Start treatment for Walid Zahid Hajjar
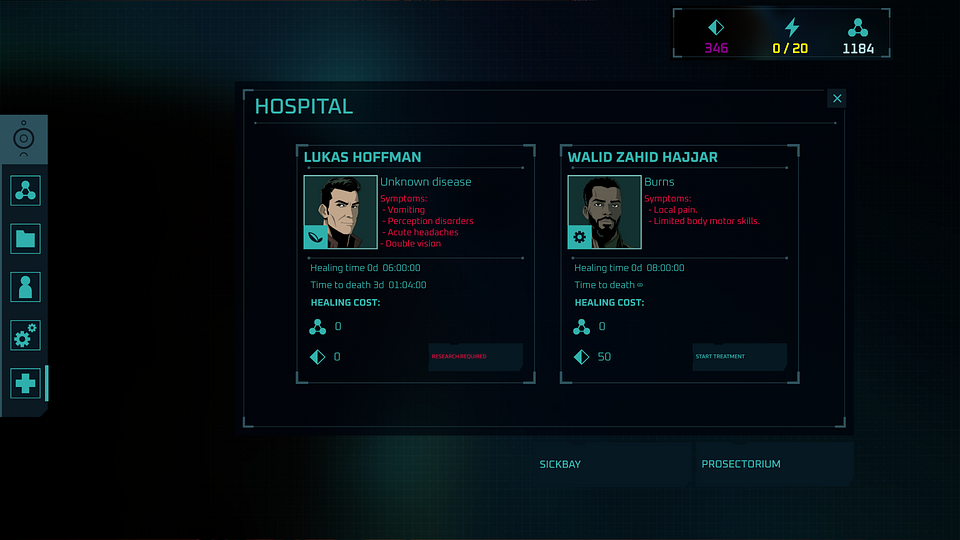The width and height of the screenshot is (960, 540). pos(739,357)
